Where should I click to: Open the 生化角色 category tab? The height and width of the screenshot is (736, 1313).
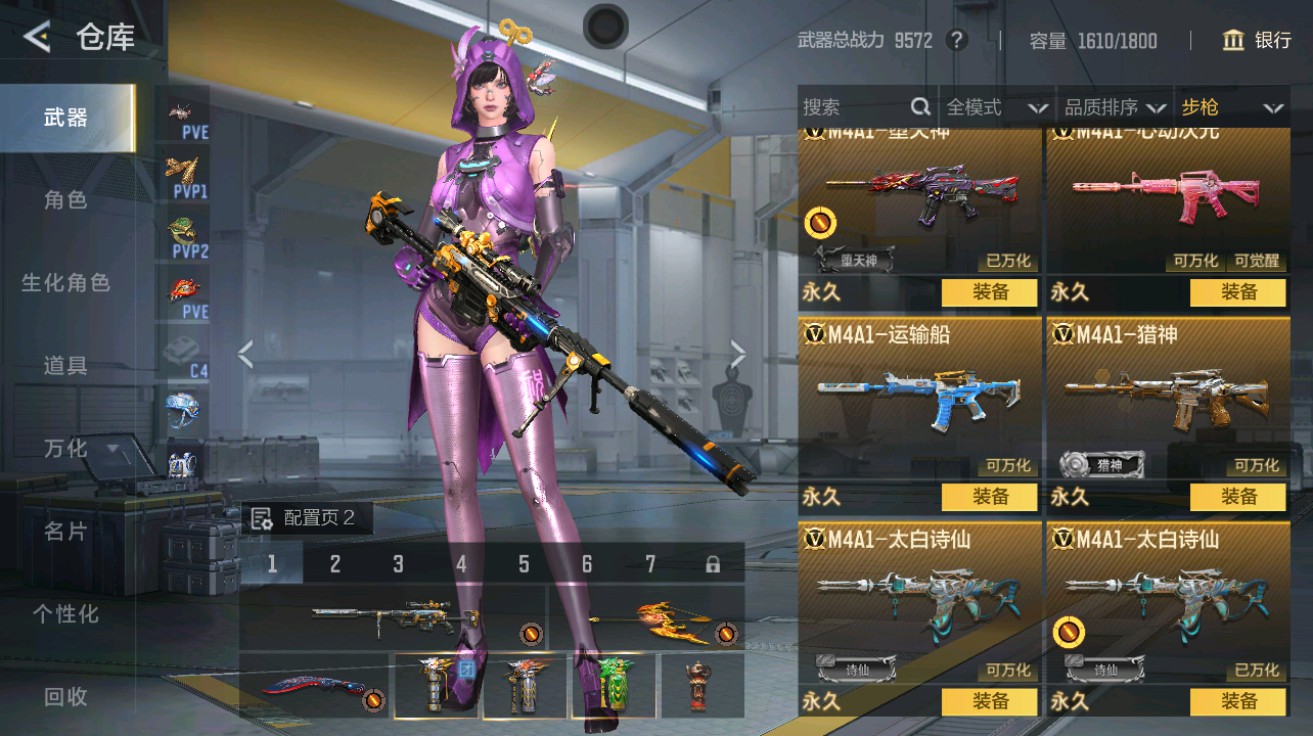(66, 283)
